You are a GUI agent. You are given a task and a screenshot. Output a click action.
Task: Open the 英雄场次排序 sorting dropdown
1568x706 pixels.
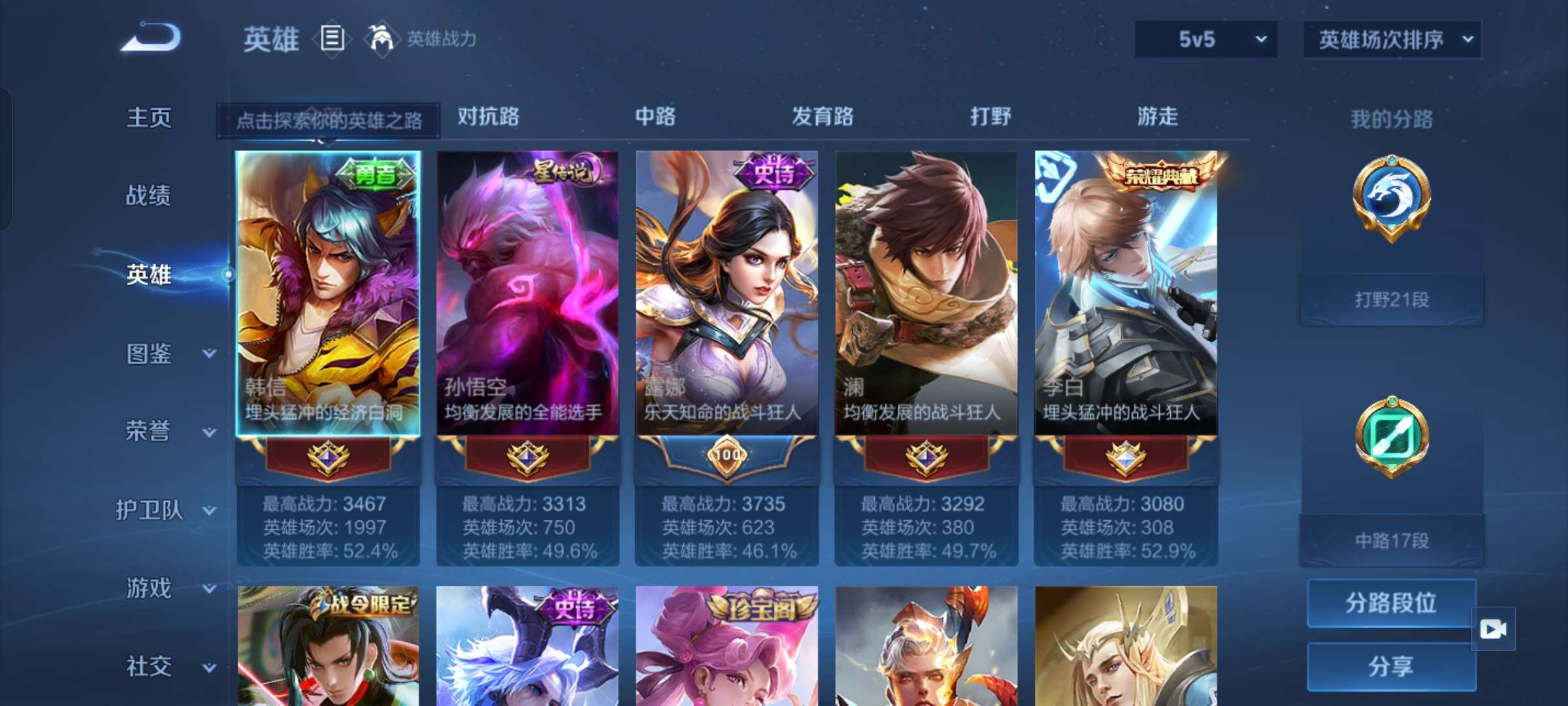tap(1392, 39)
